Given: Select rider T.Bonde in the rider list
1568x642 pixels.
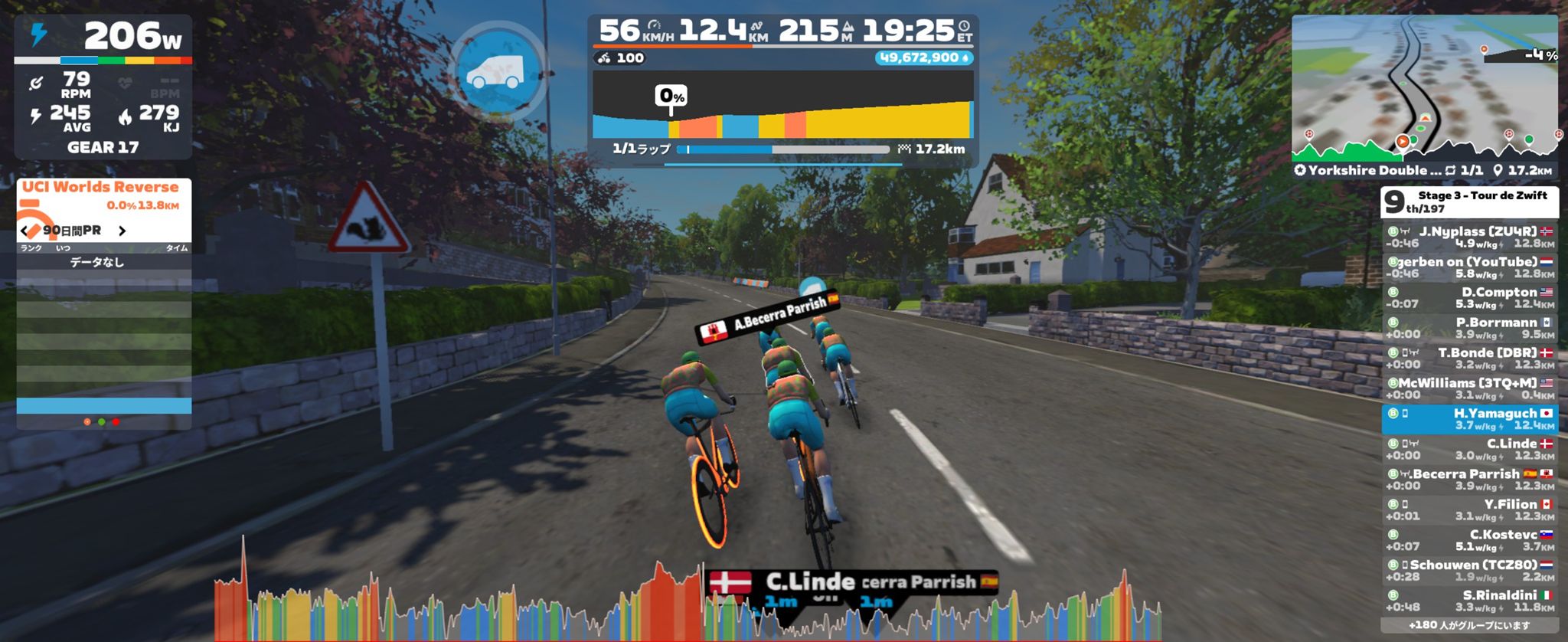Looking at the screenshot, I should click(x=1469, y=359).
